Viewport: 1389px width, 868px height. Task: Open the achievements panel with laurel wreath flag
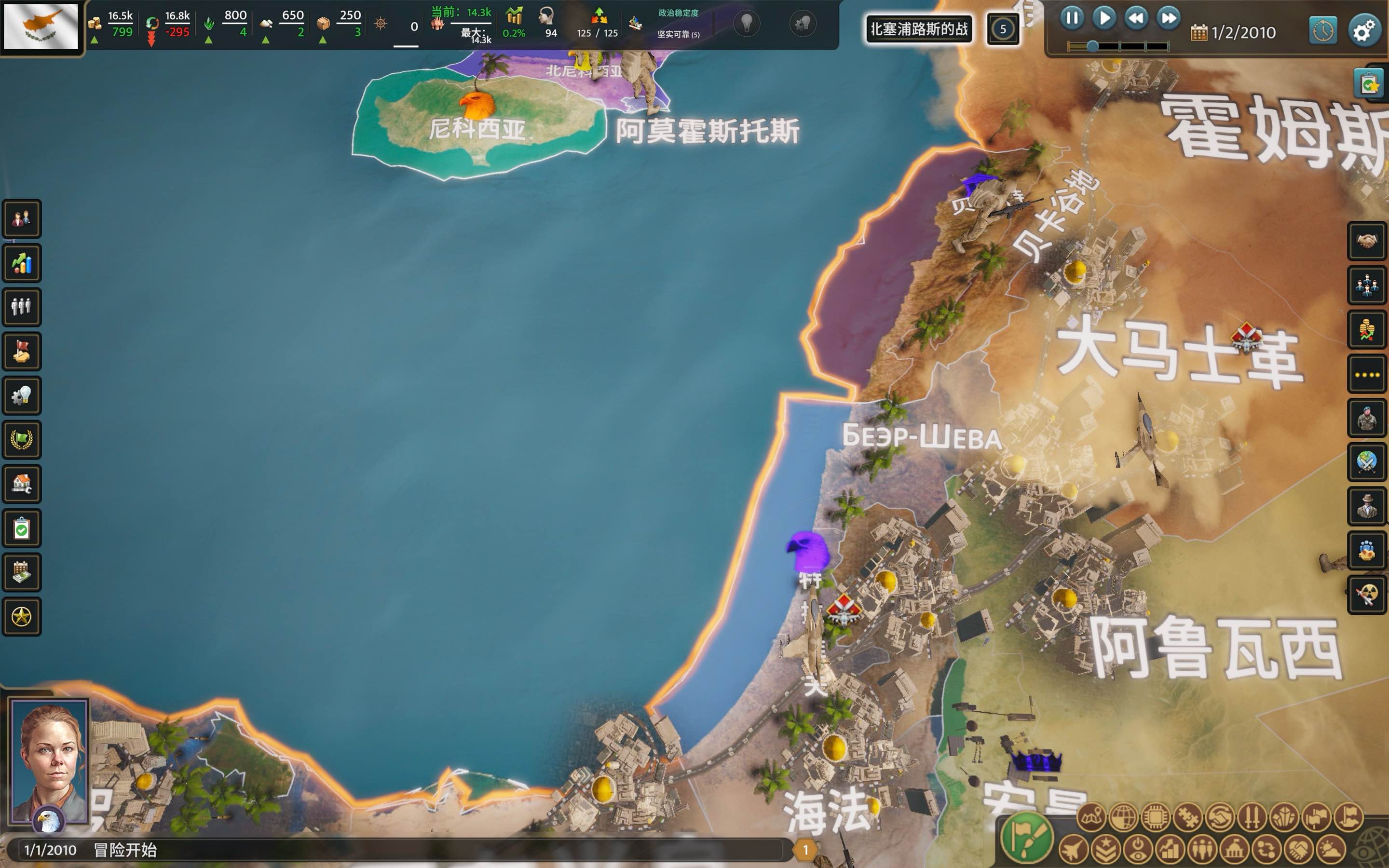pyautogui.click(x=22, y=440)
